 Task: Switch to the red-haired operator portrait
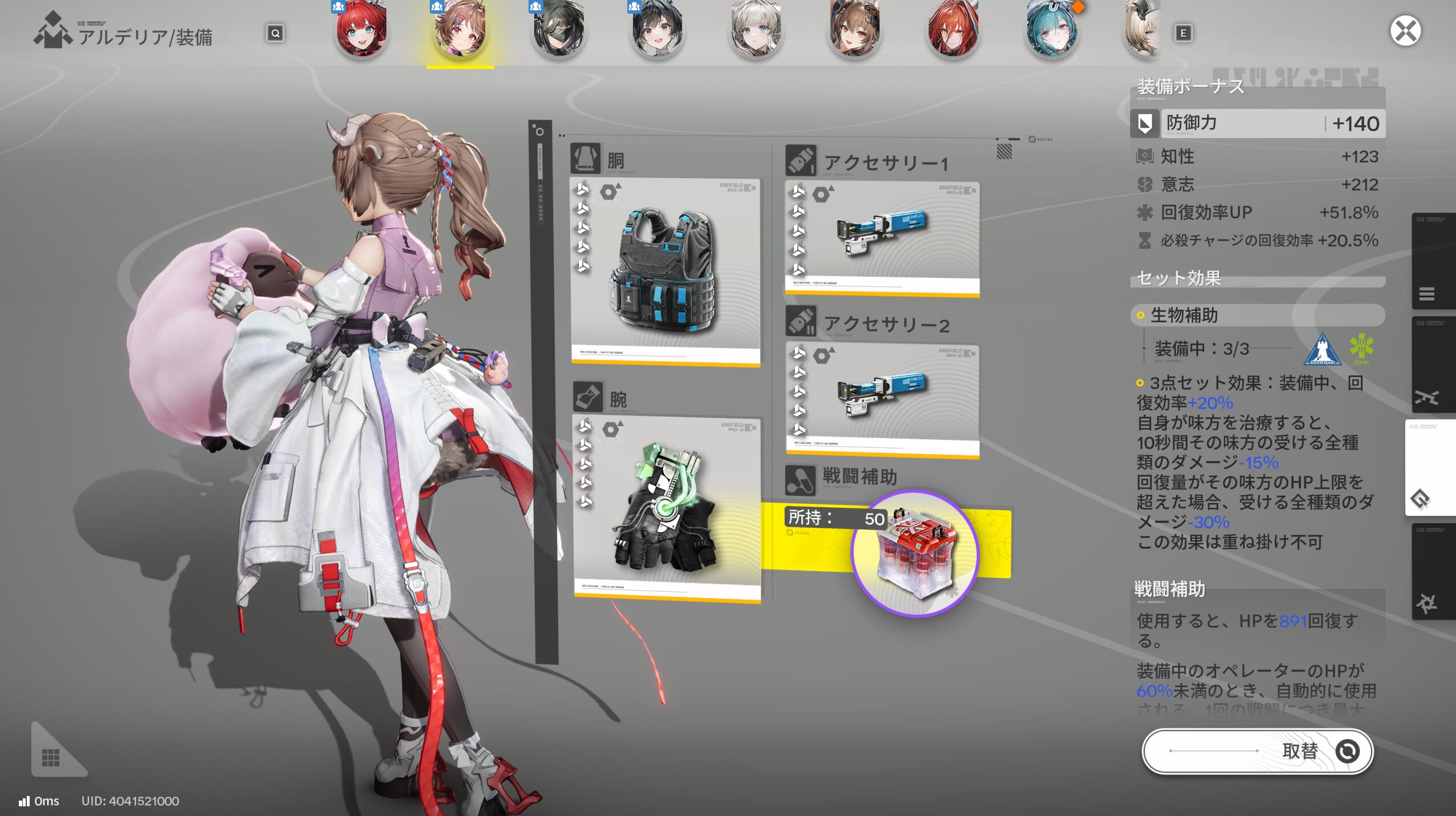tap(361, 30)
